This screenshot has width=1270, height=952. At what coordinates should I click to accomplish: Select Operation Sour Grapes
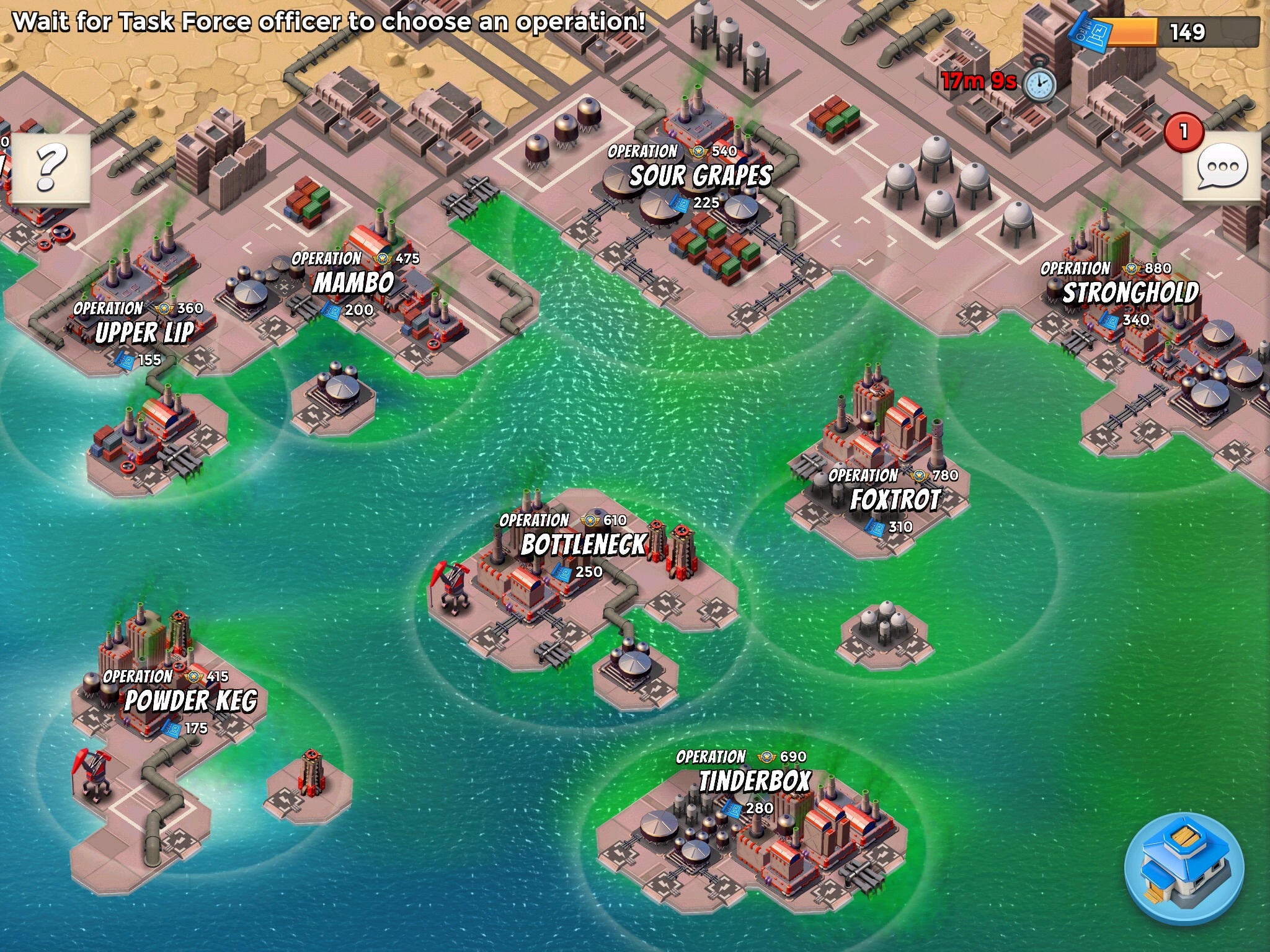pyautogui.click(x=701, y=175)
